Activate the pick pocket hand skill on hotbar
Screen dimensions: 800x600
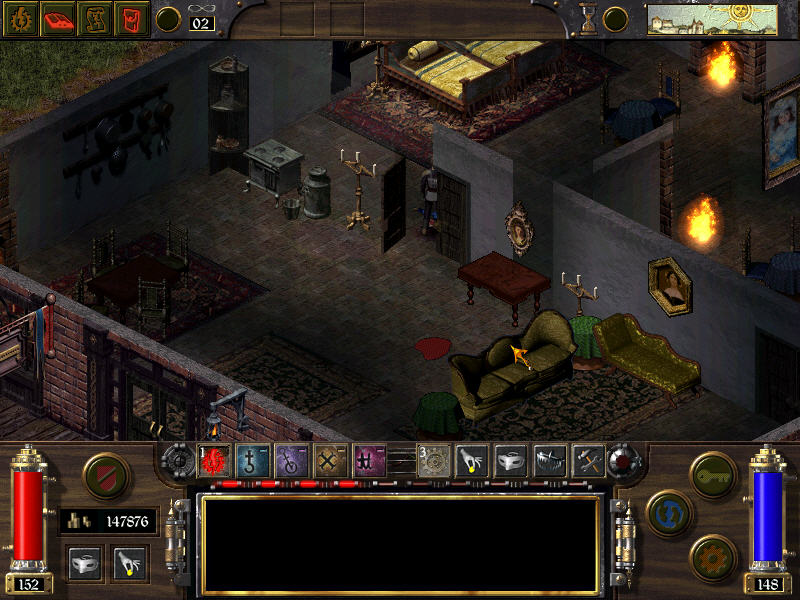(472, 461)
